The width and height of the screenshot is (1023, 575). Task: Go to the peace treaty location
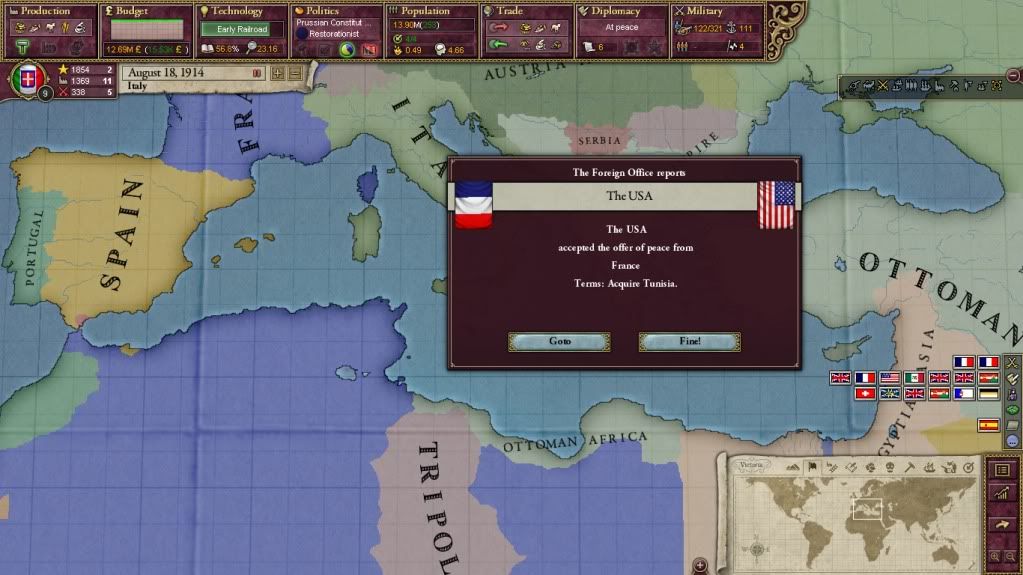(x=559, y=341)
